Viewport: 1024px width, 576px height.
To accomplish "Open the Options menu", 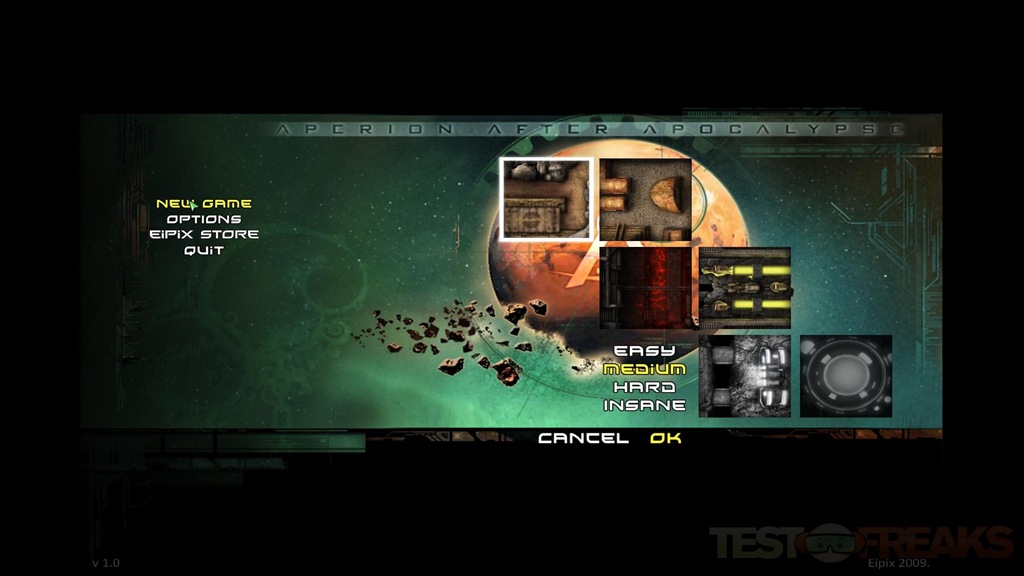I will pos(204,219).
